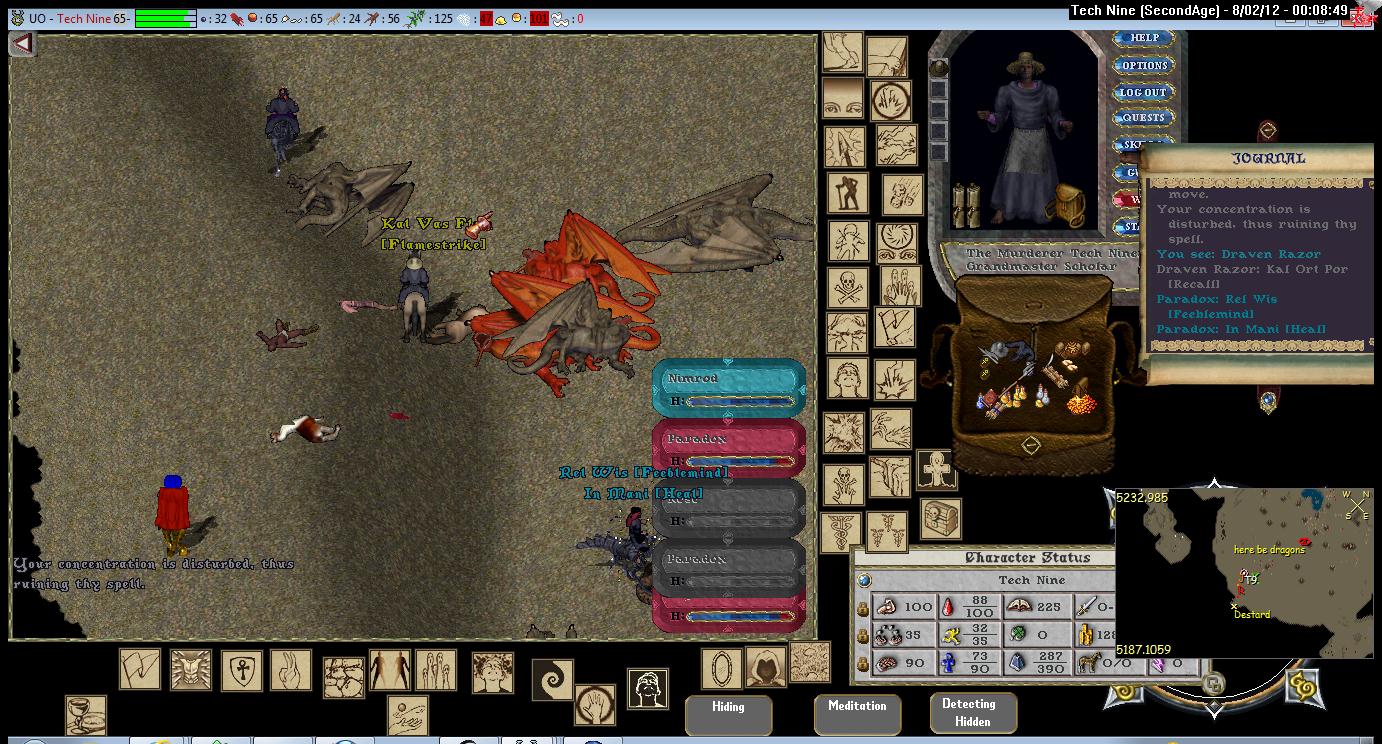Target the red Paradox health bar
This screenshot has width=1382, height=744.
click(x=728, y=449)
